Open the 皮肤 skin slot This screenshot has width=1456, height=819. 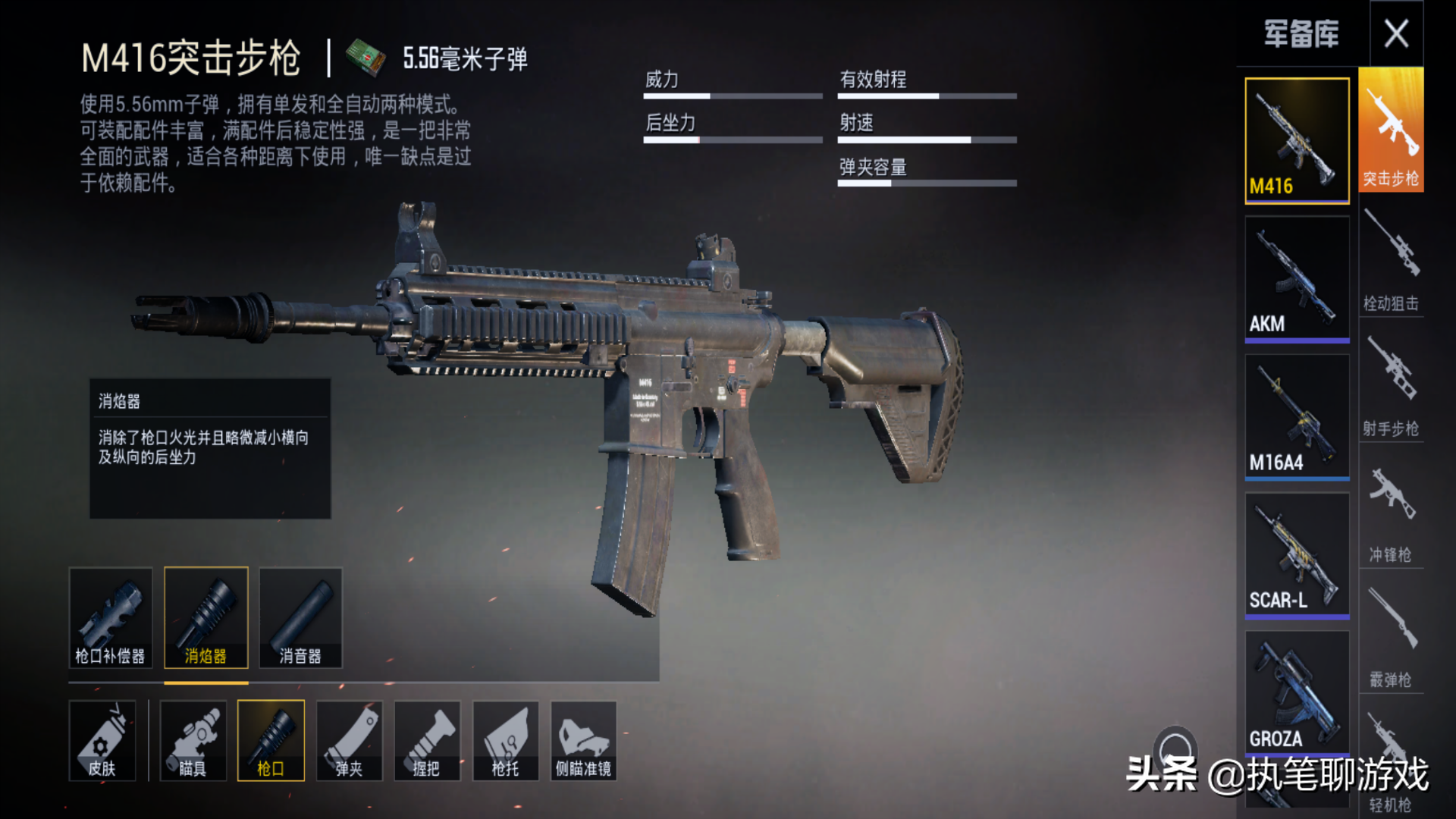[102, 740]
